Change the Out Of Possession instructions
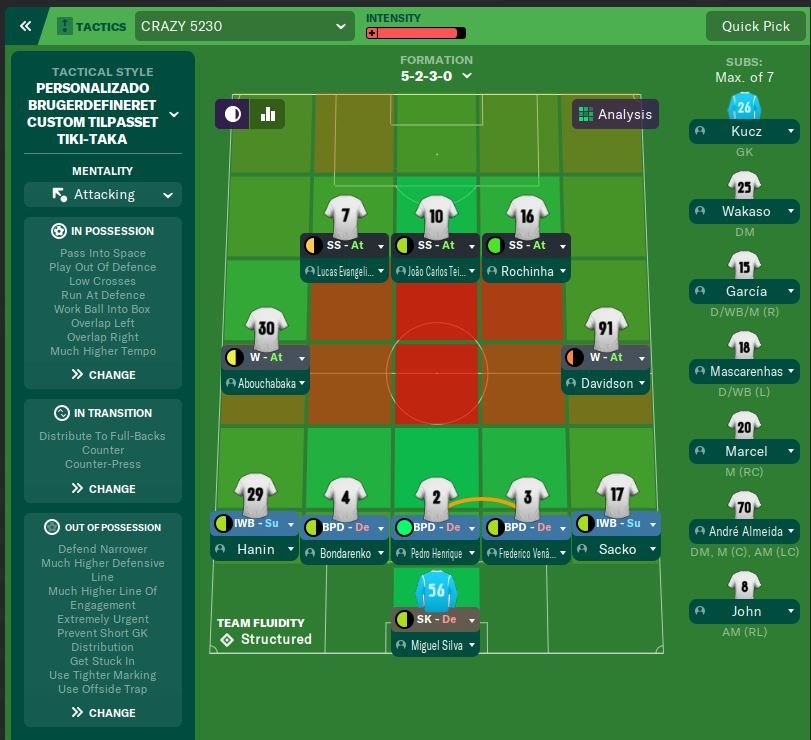 (x=103, y=713)
